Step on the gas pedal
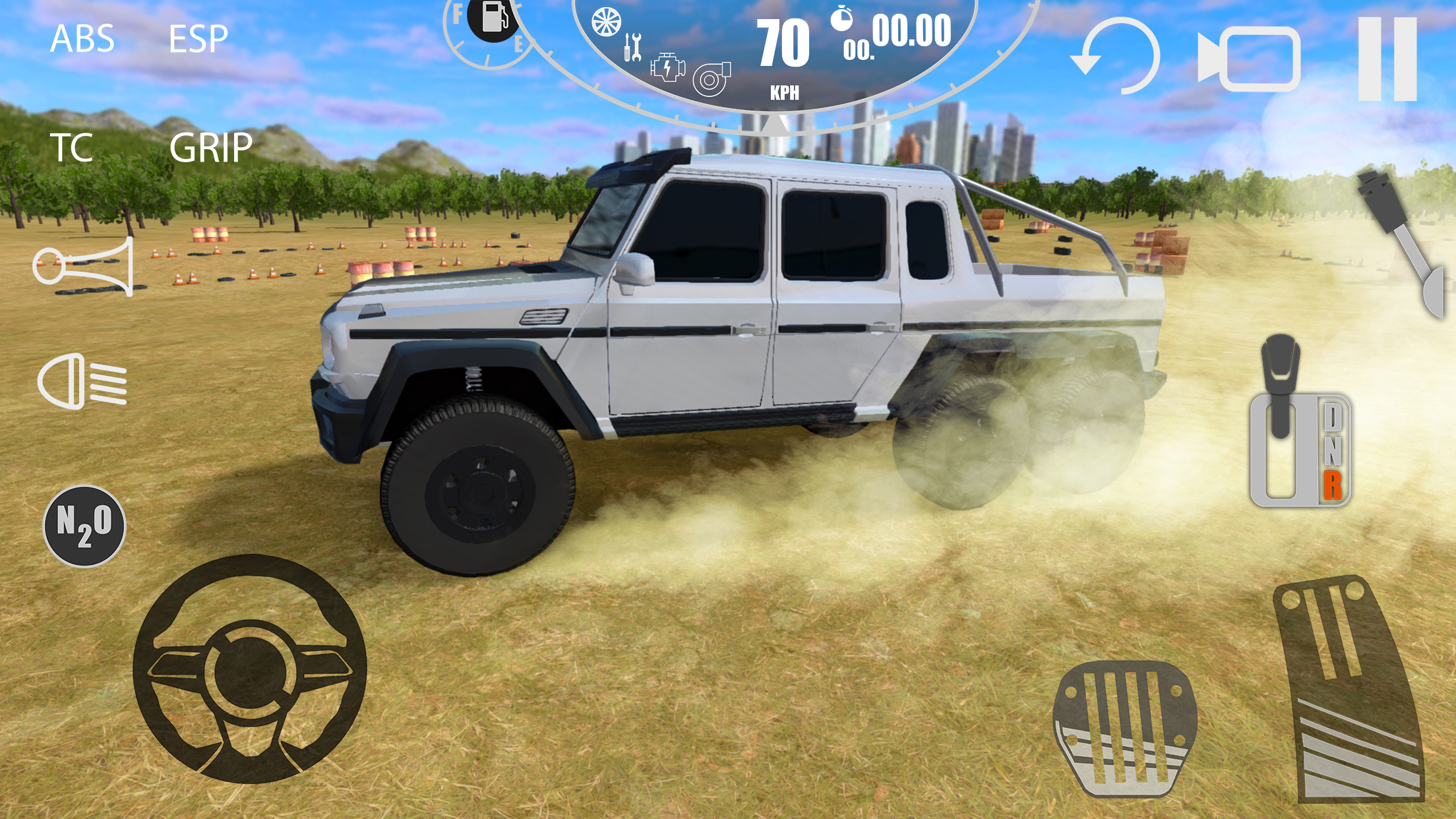 coord(1350,689)
